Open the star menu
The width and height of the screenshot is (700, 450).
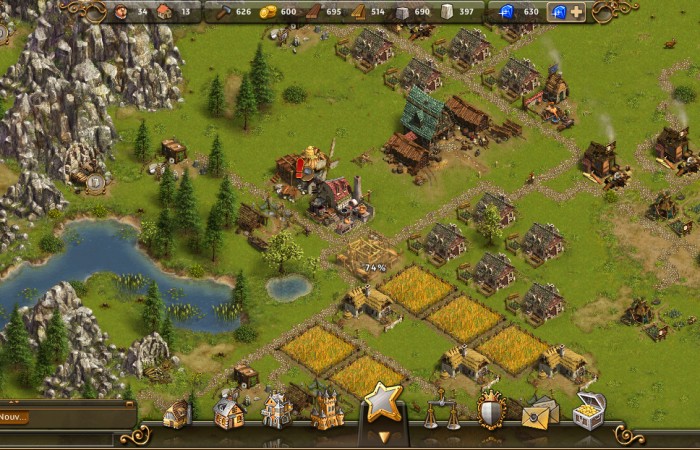[382, 403]
